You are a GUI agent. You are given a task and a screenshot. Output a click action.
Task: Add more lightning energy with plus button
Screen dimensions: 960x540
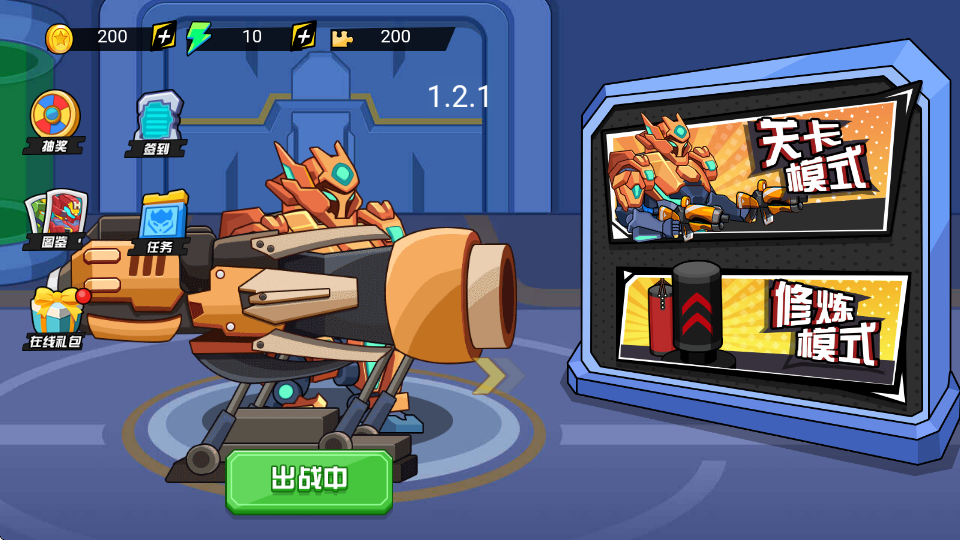303,37
